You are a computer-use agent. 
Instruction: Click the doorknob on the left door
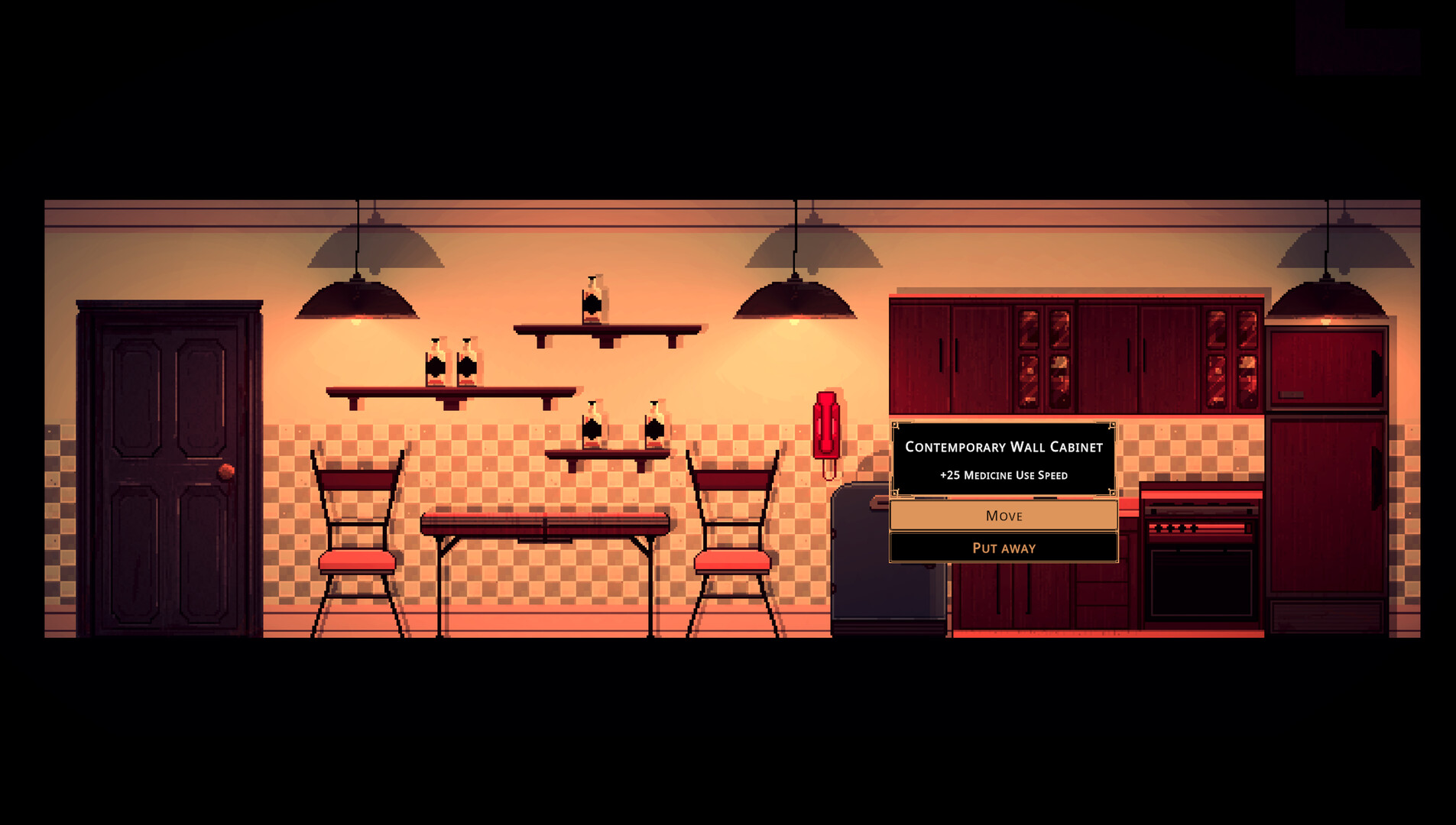click(226, 471)
